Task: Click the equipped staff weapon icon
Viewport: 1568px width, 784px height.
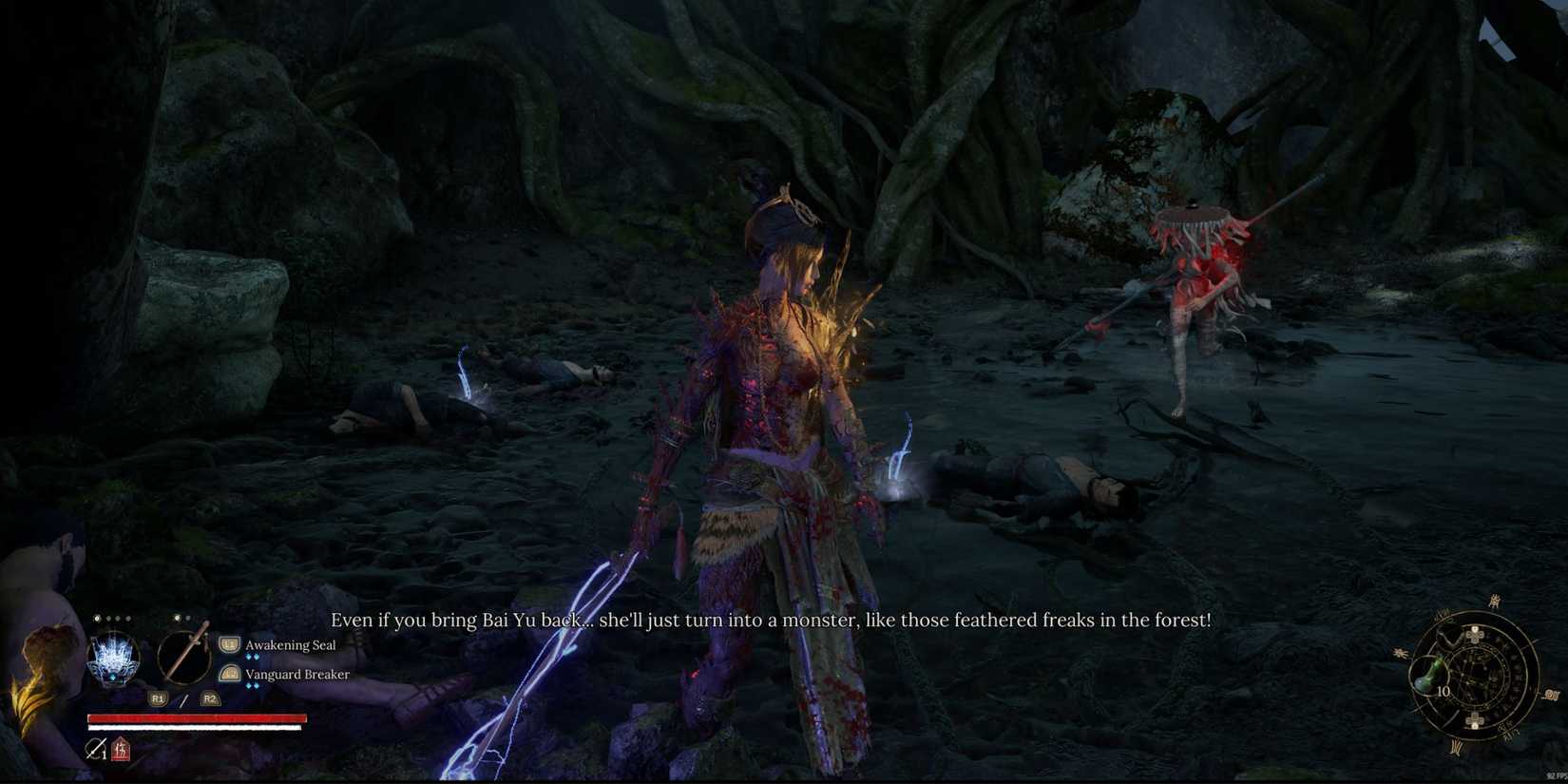Action: pyautogui.click(x=183, y=659)
